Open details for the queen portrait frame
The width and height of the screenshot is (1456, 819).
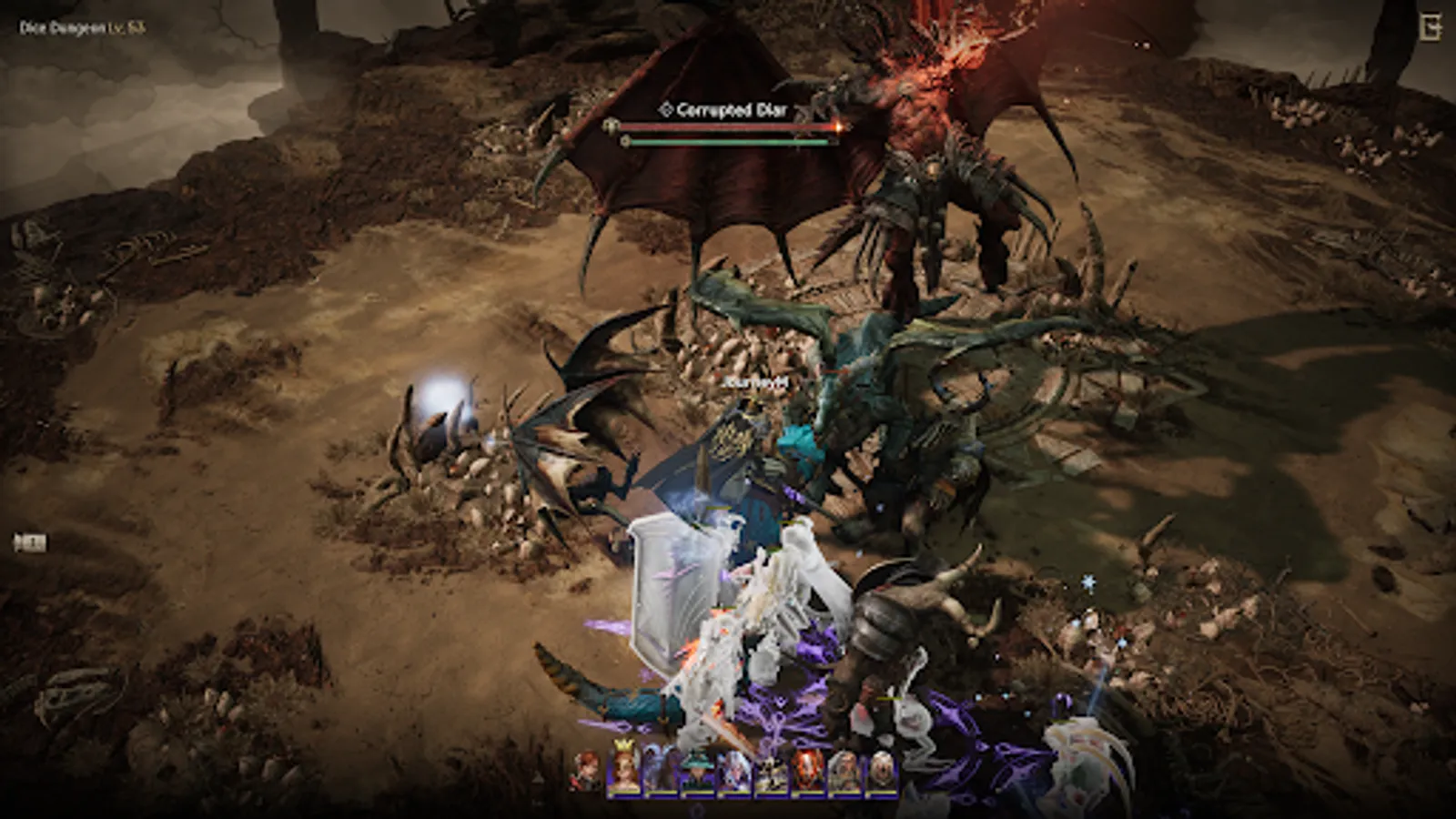624,772
